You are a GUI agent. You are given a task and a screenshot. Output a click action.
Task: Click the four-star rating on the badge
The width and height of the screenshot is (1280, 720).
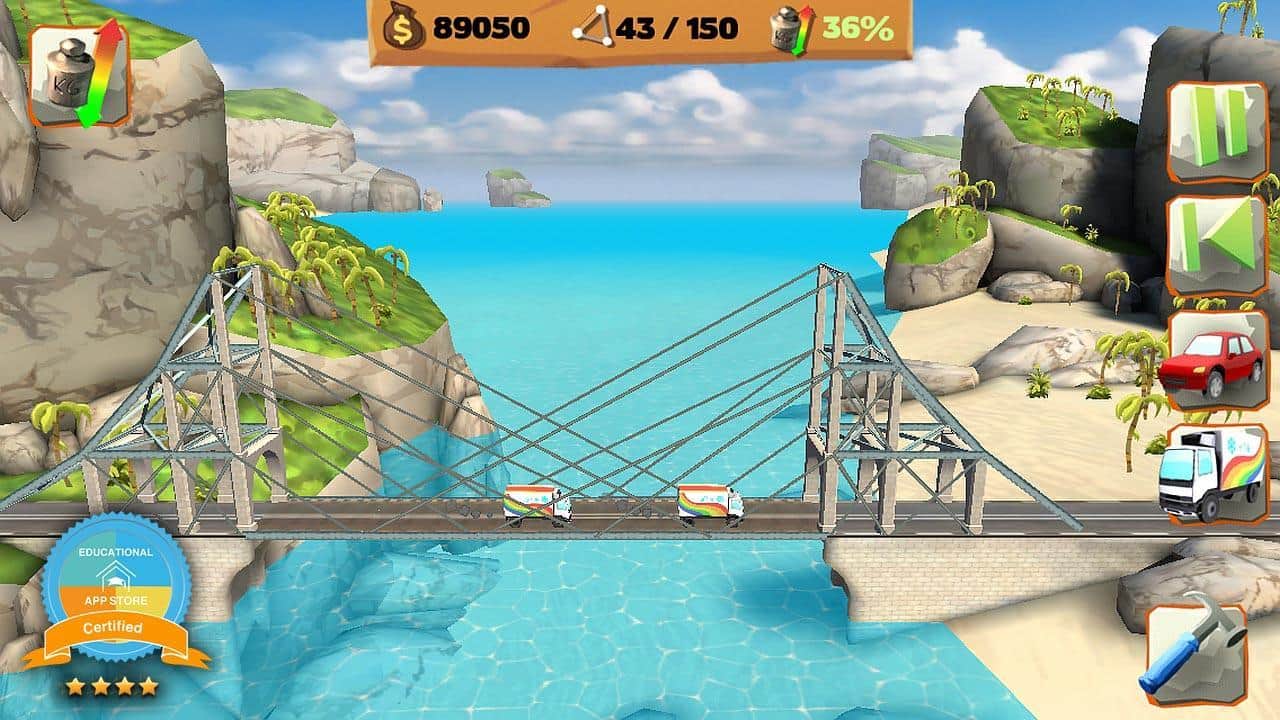110,685
